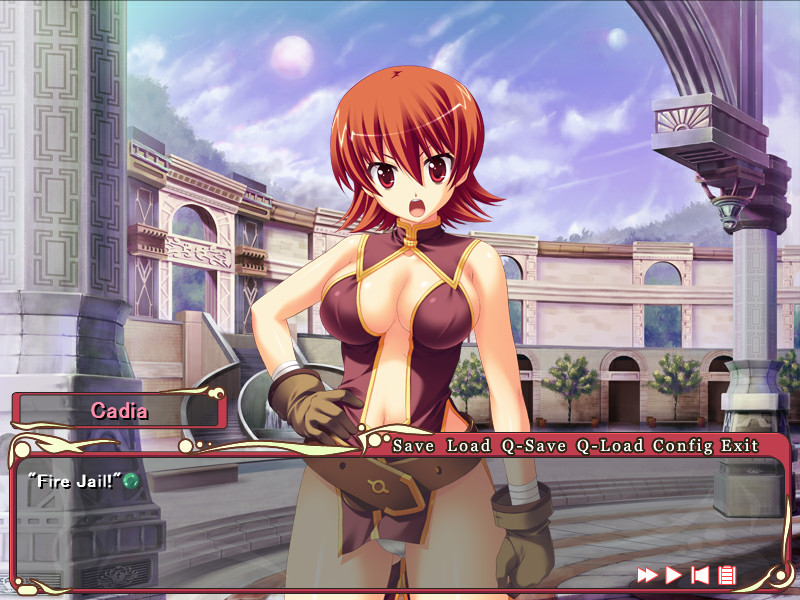Open the message log notepad icon

pyautogui.click(x=727, y=574)
